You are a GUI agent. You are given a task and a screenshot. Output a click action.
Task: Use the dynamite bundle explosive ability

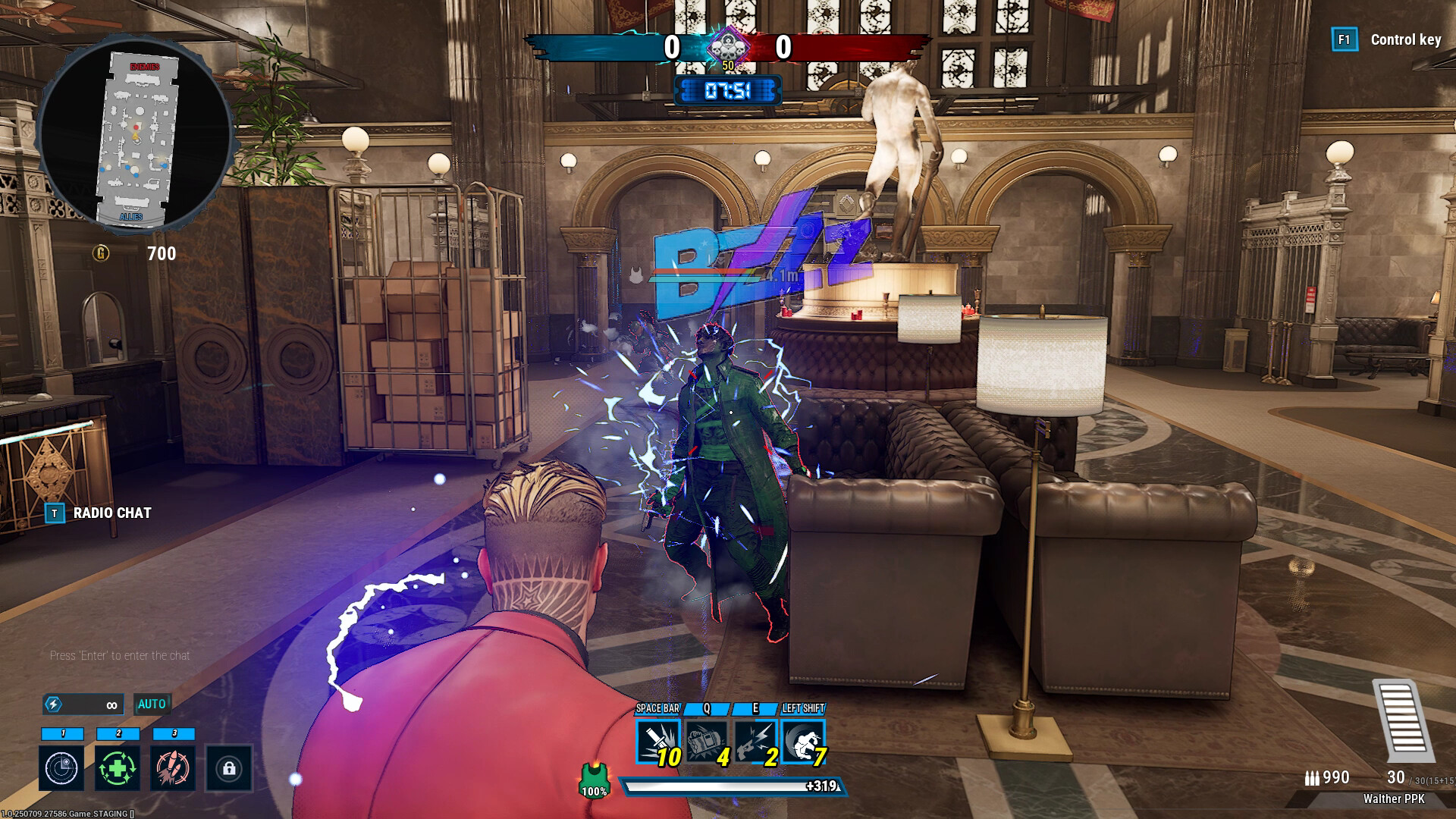click(x=707, y=741)
